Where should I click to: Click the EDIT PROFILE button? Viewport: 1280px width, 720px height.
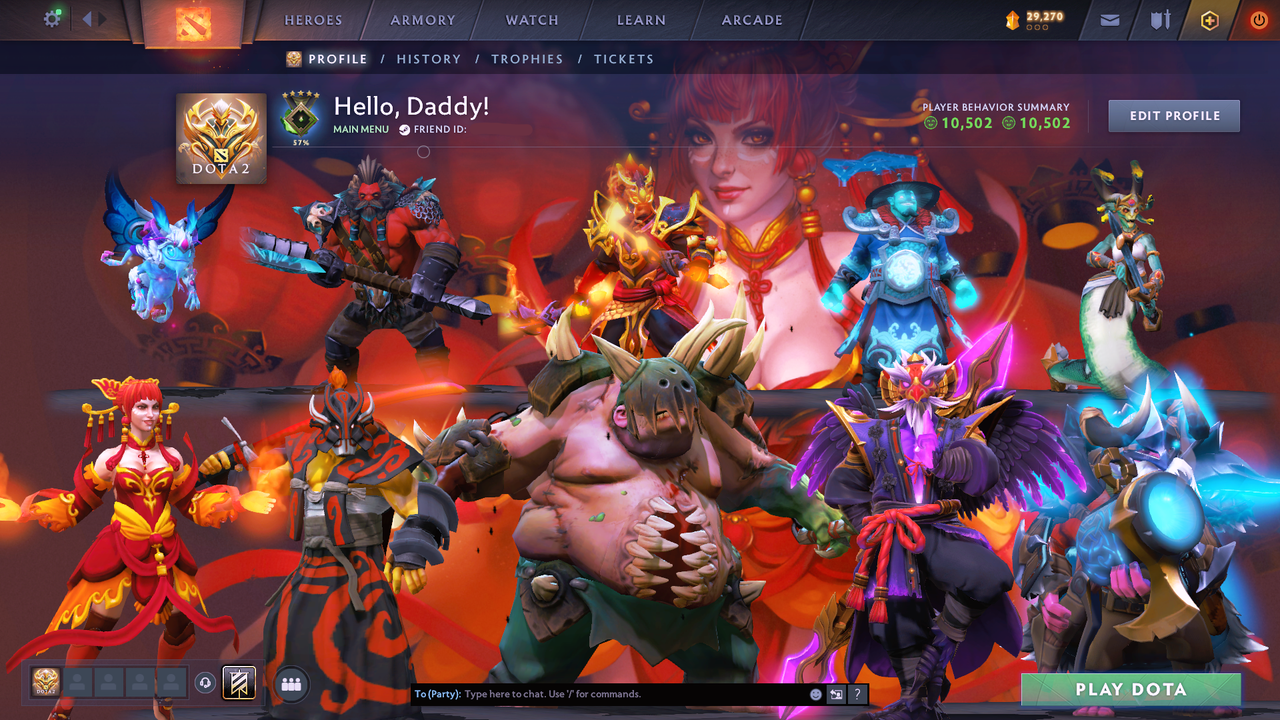(1173, 115)
